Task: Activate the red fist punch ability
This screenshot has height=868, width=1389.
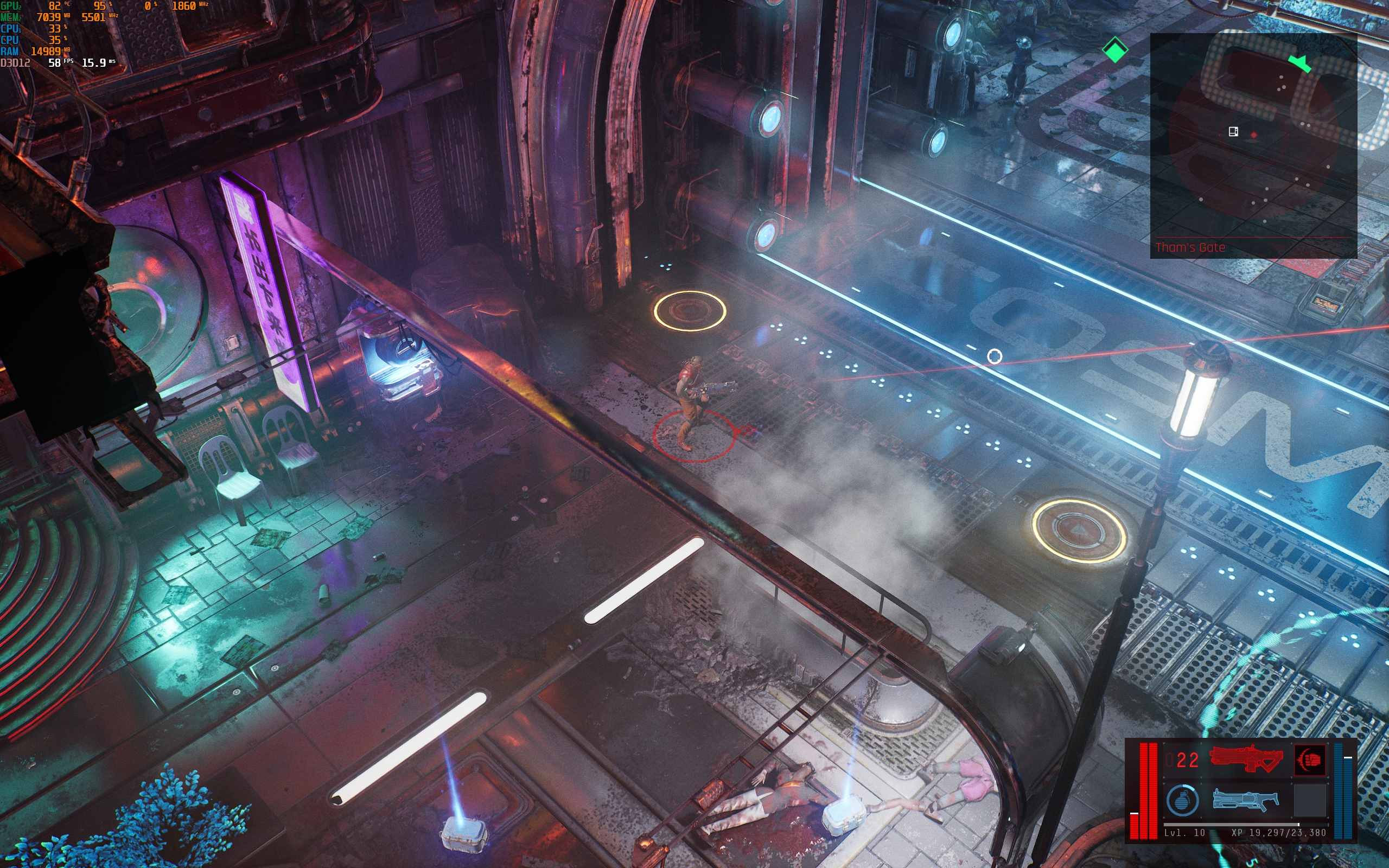Action: (x=1310, y=760)
